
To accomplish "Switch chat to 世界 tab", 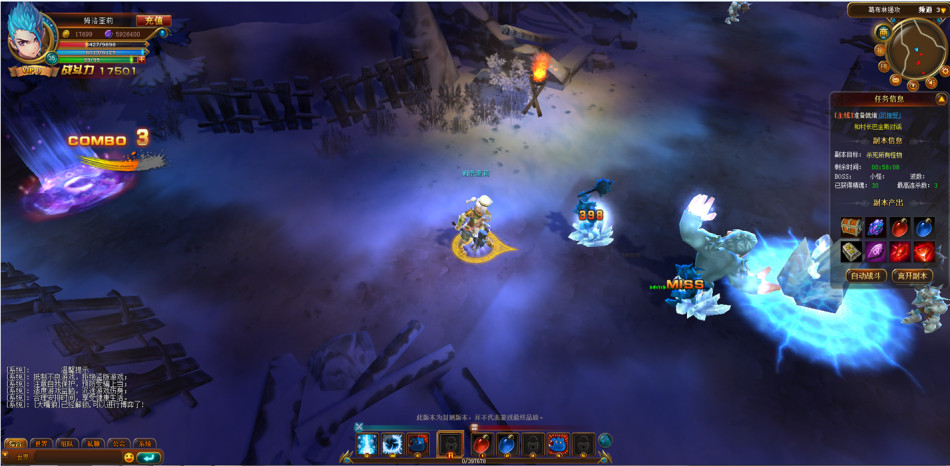I will (41, 443).
